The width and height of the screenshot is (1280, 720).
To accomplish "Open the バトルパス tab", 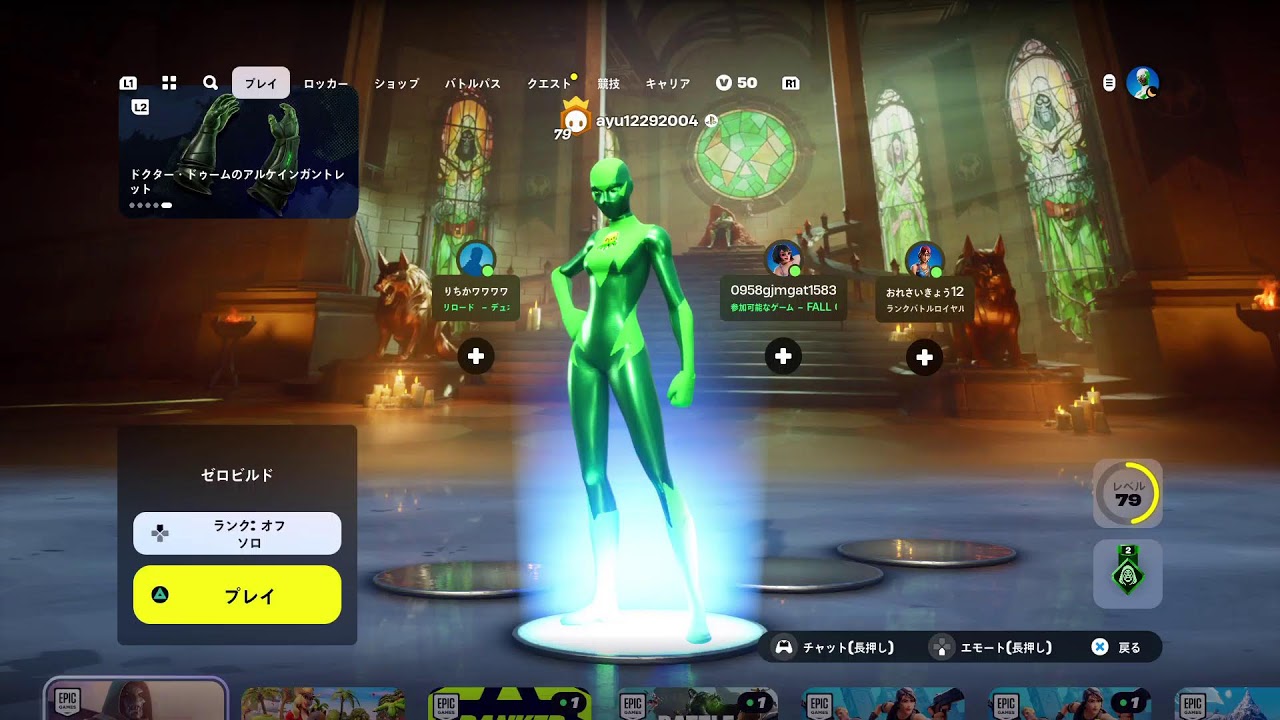I will click(x=472, y=84).
